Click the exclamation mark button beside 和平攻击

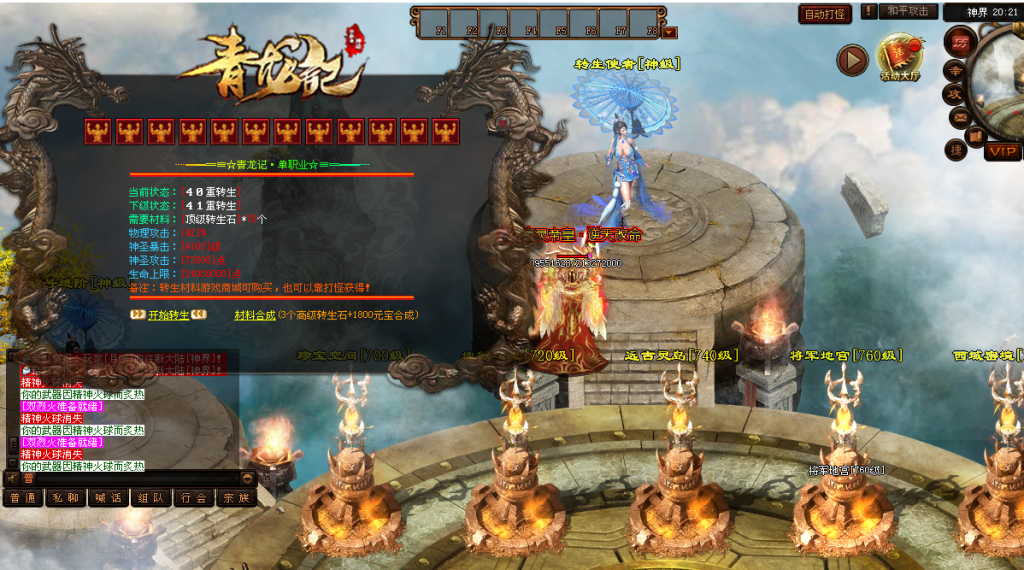pyautogui.click(x=868, y=12)
